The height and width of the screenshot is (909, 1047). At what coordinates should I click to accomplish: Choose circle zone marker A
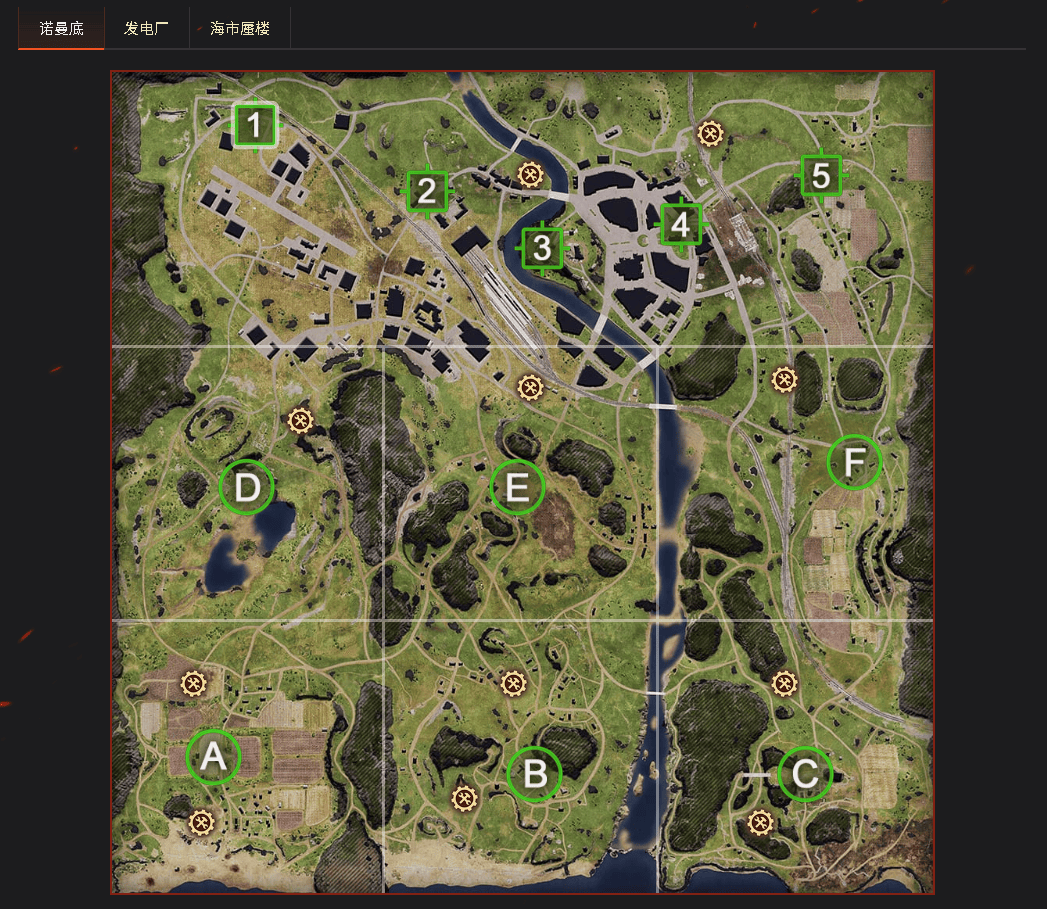click(x=213, y=756)
